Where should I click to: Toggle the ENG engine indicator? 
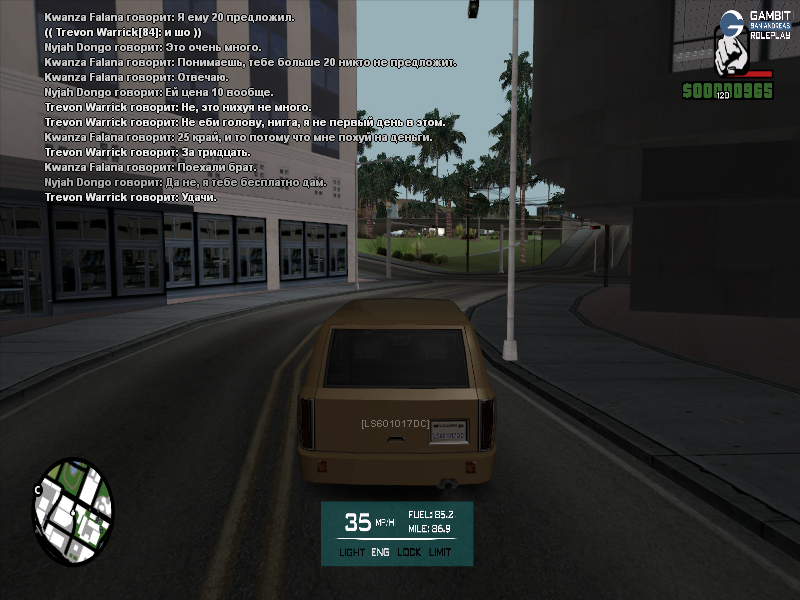(380, 552)
